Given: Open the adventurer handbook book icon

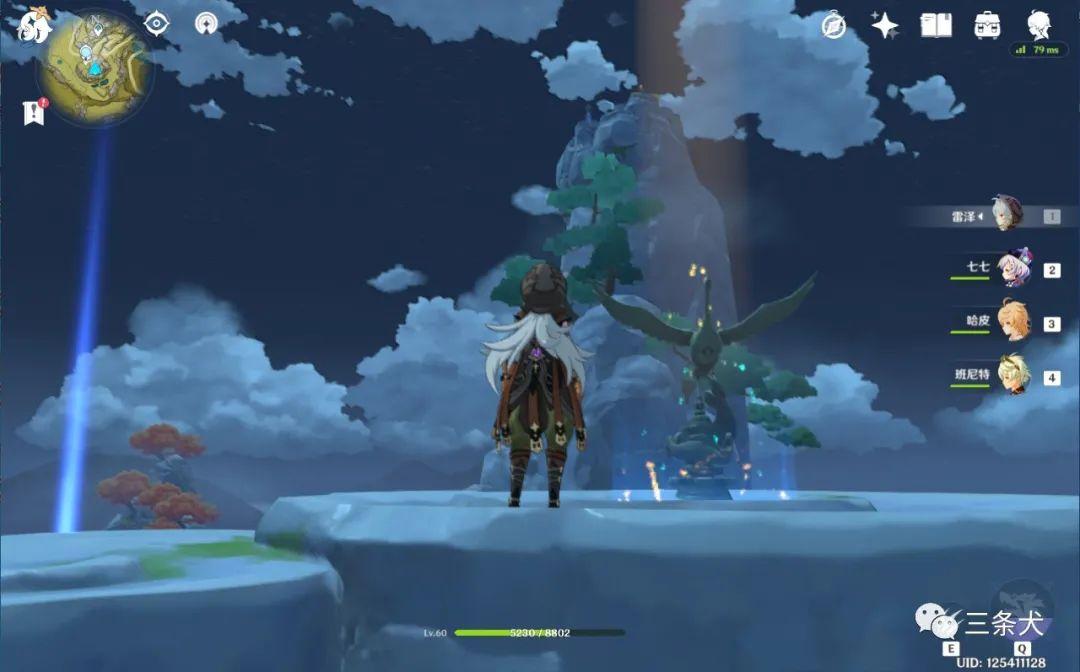Looking at the screenshot, I should pyautogui.click(x=936, y=26).
